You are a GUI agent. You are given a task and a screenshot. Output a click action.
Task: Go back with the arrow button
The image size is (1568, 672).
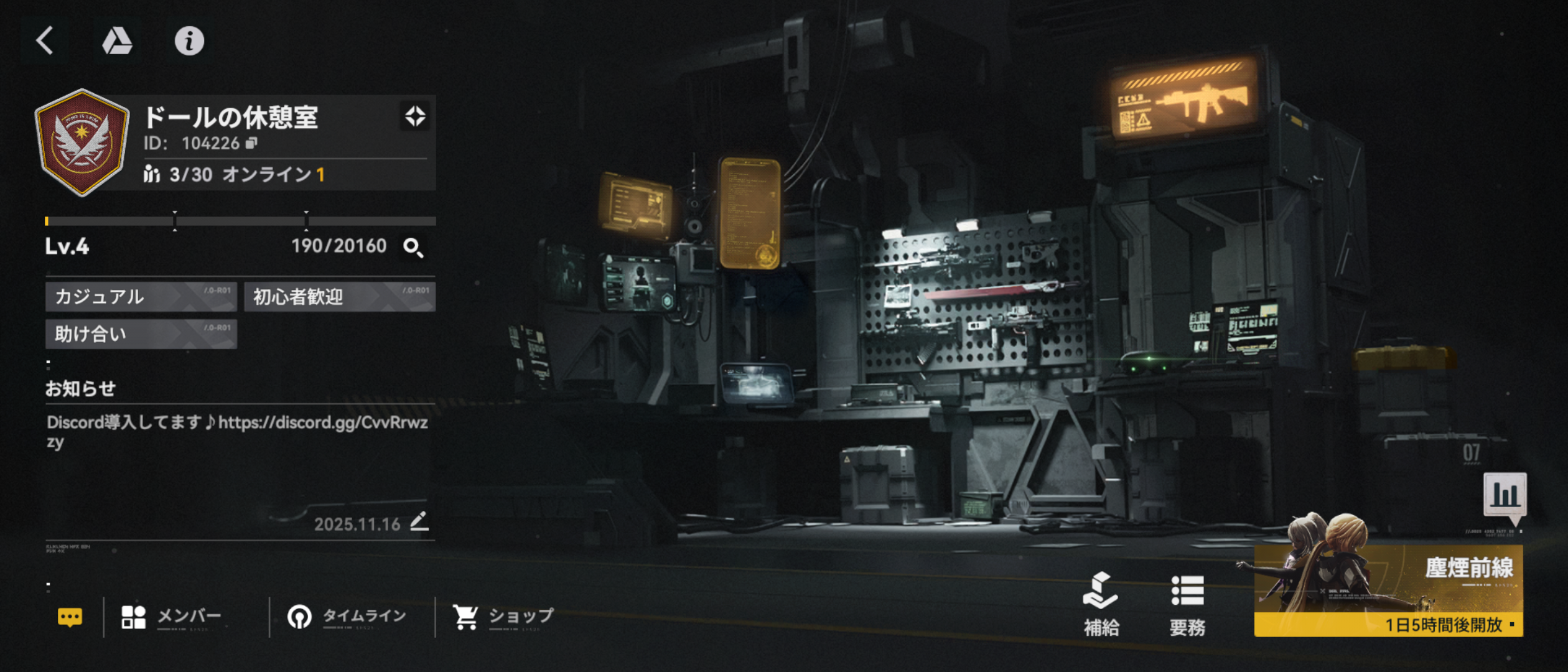point(45,41)
